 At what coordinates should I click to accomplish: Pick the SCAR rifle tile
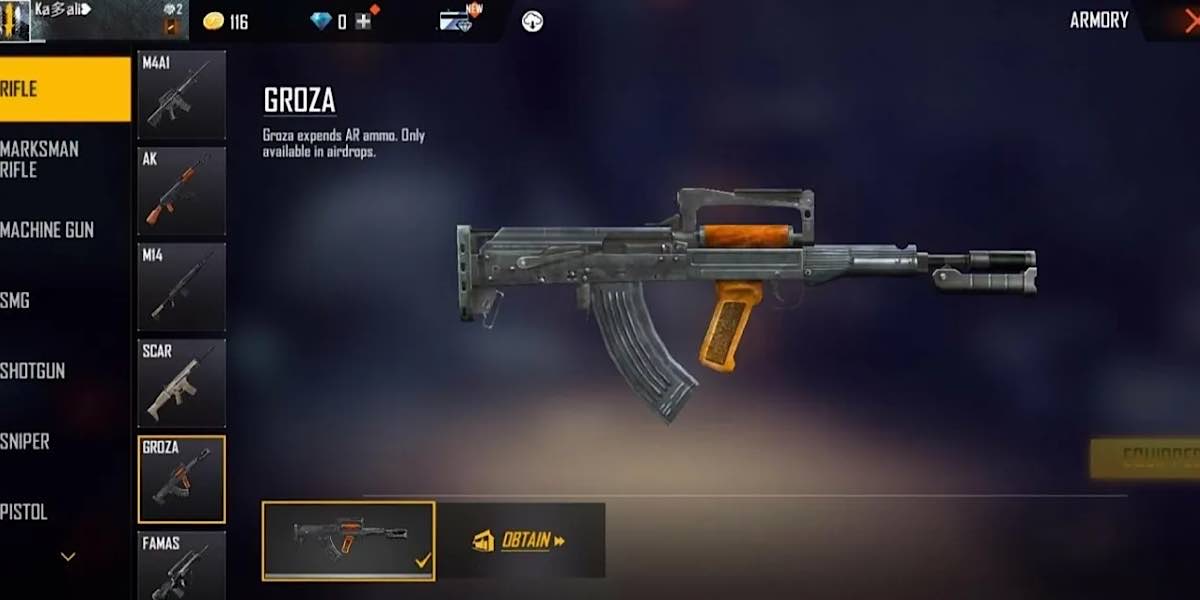(181, 383)
